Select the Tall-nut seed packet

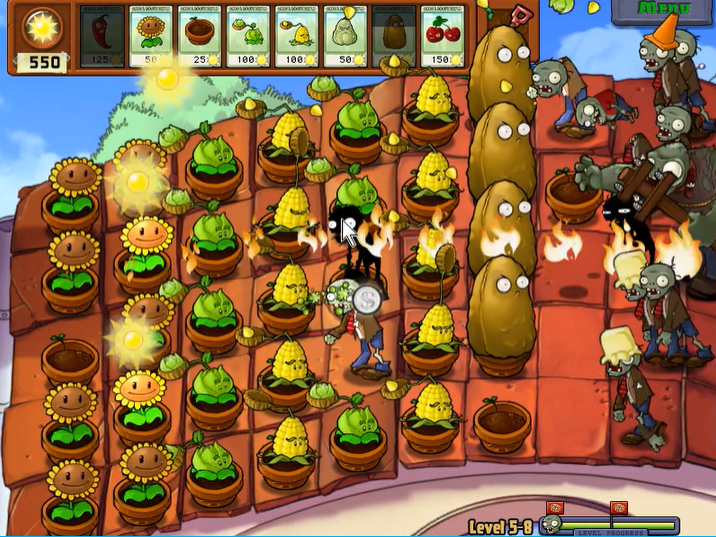(x=396, y=37)
